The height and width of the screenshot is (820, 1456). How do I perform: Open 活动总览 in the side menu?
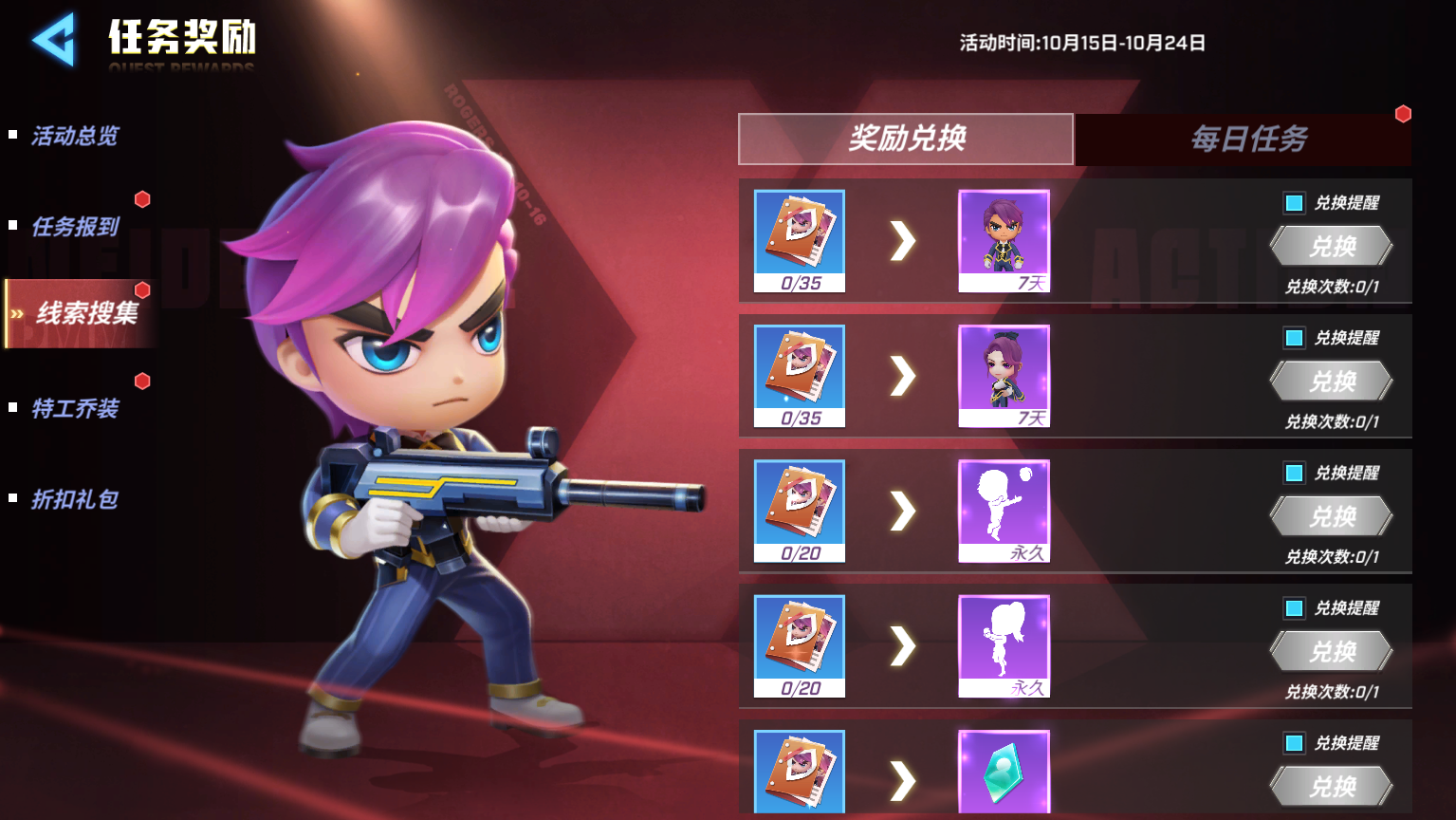coord(75,136)
